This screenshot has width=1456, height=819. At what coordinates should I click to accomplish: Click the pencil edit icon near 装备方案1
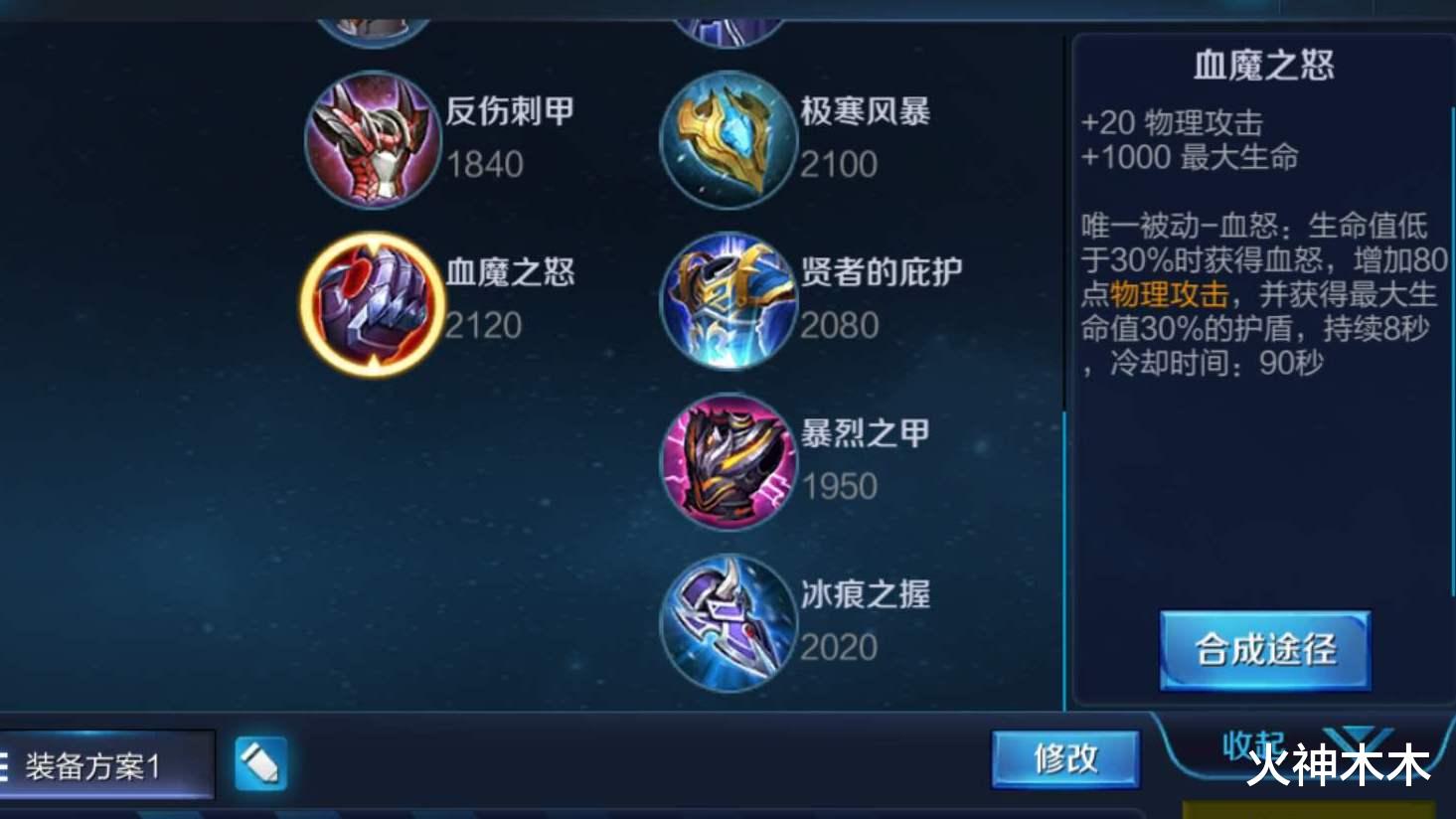click(x=262, y=760)
